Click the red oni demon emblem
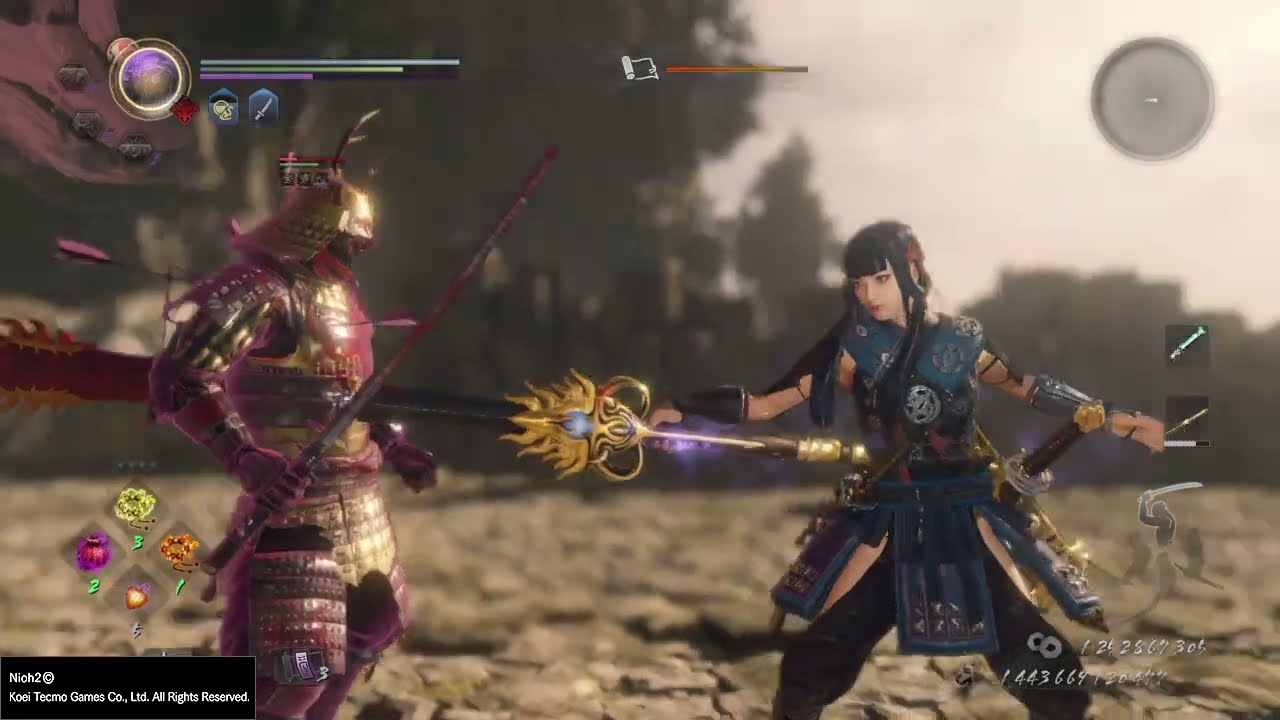 tap(186, 111)
